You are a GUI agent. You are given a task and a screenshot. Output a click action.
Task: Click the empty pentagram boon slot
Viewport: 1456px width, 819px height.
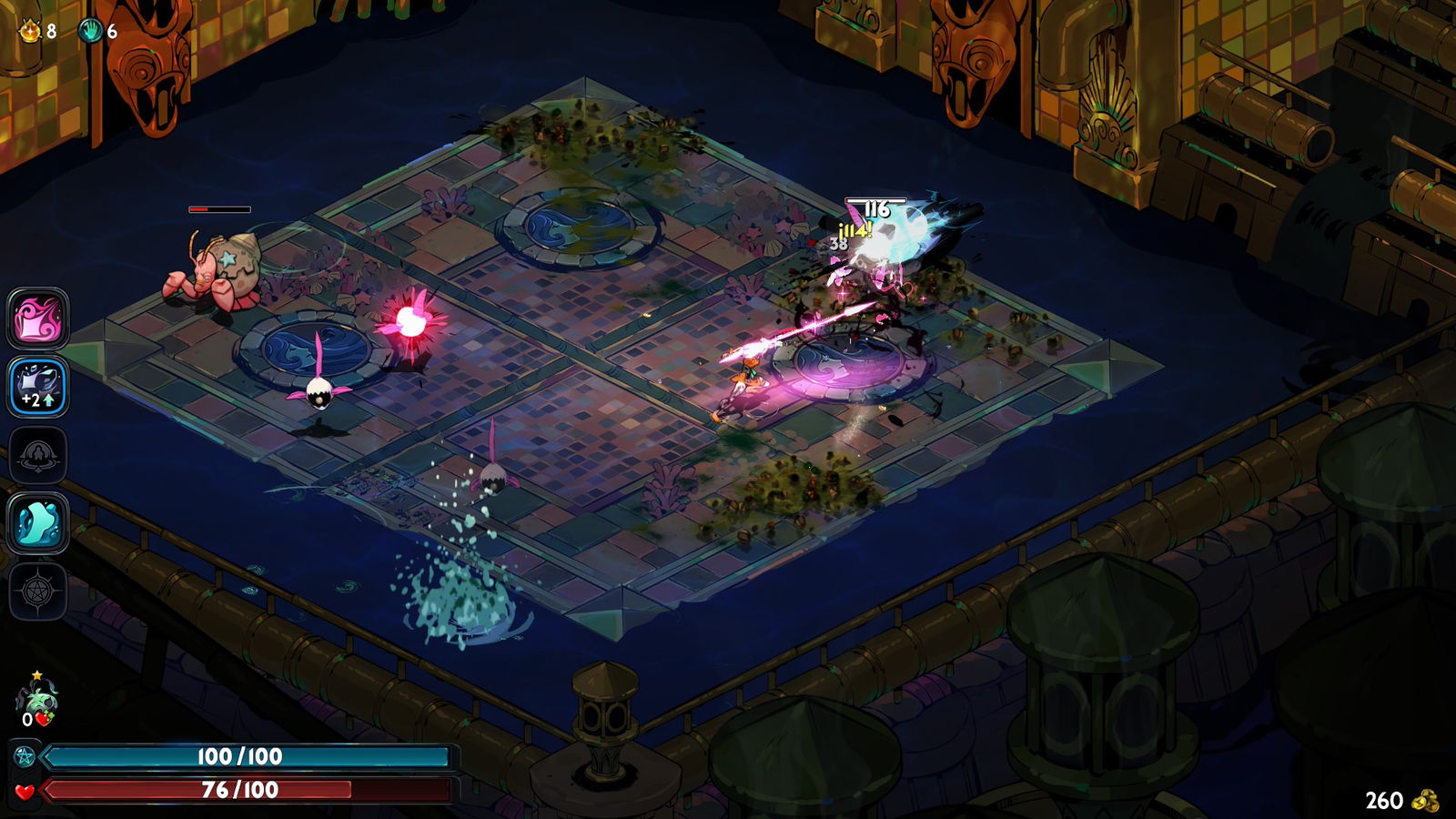click(x=38, y=591)
